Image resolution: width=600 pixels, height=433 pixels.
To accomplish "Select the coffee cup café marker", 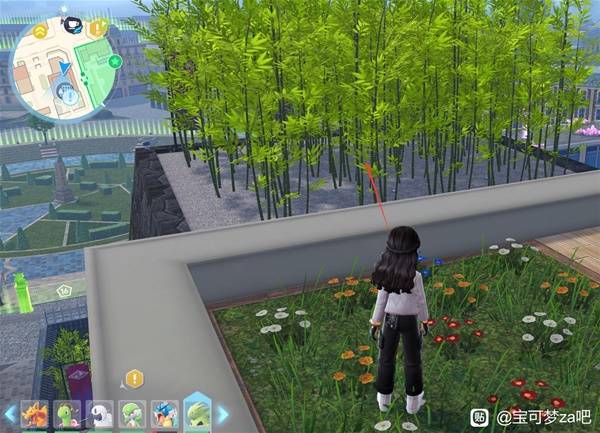I will click(72, 24).
